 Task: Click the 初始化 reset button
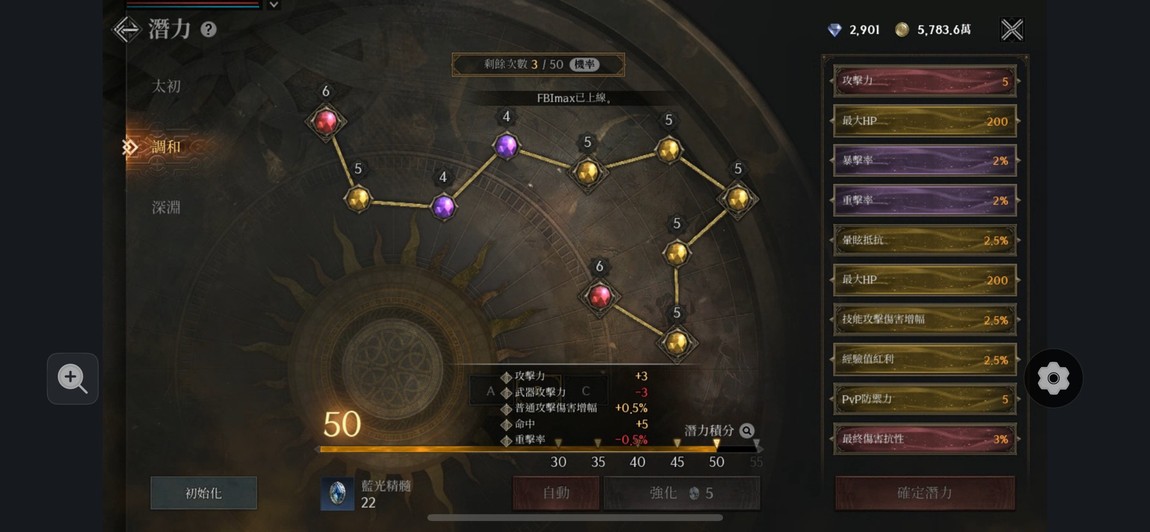tap(204, 493)
